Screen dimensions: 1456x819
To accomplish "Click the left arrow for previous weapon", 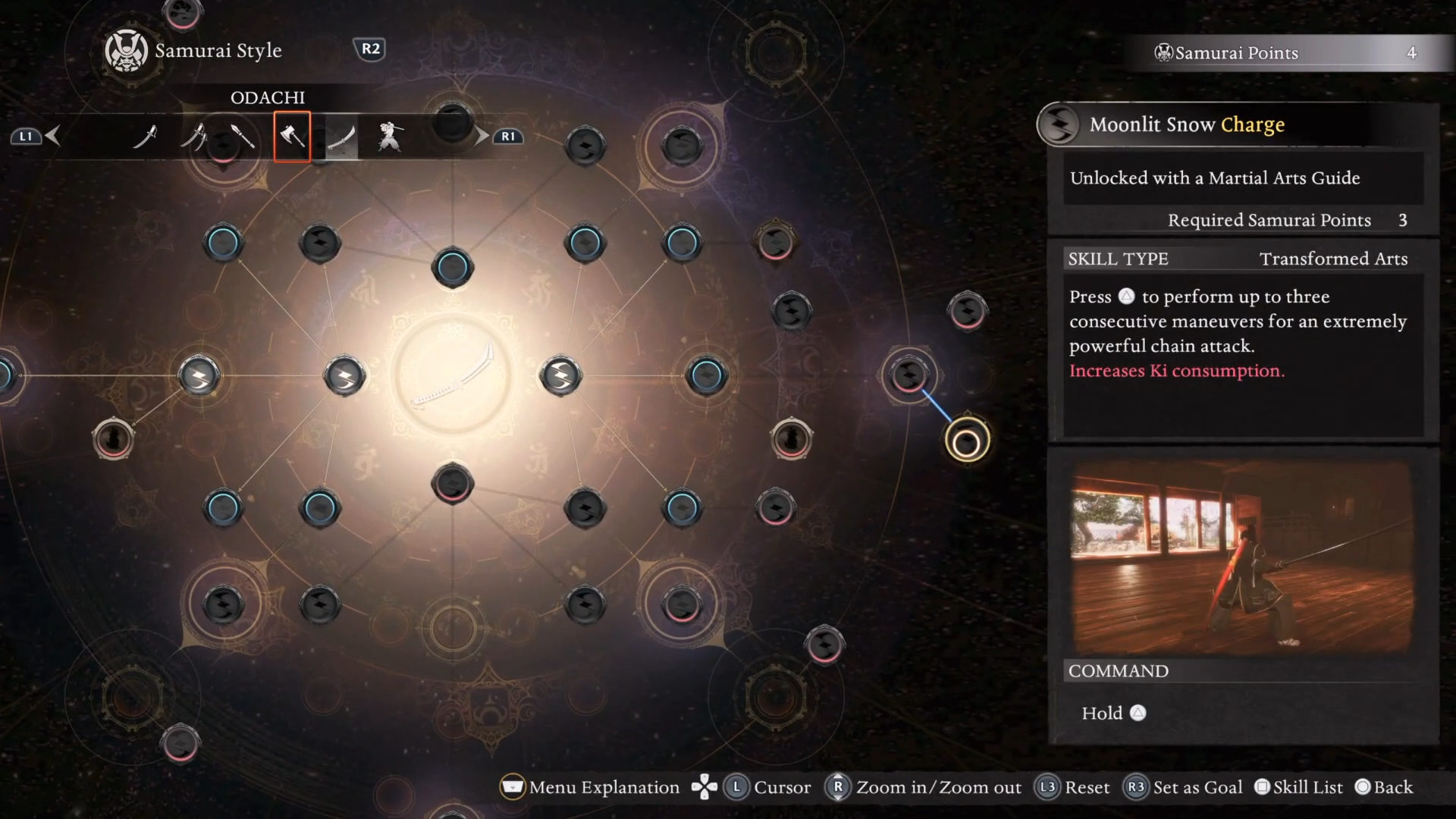I will [52, 136].
